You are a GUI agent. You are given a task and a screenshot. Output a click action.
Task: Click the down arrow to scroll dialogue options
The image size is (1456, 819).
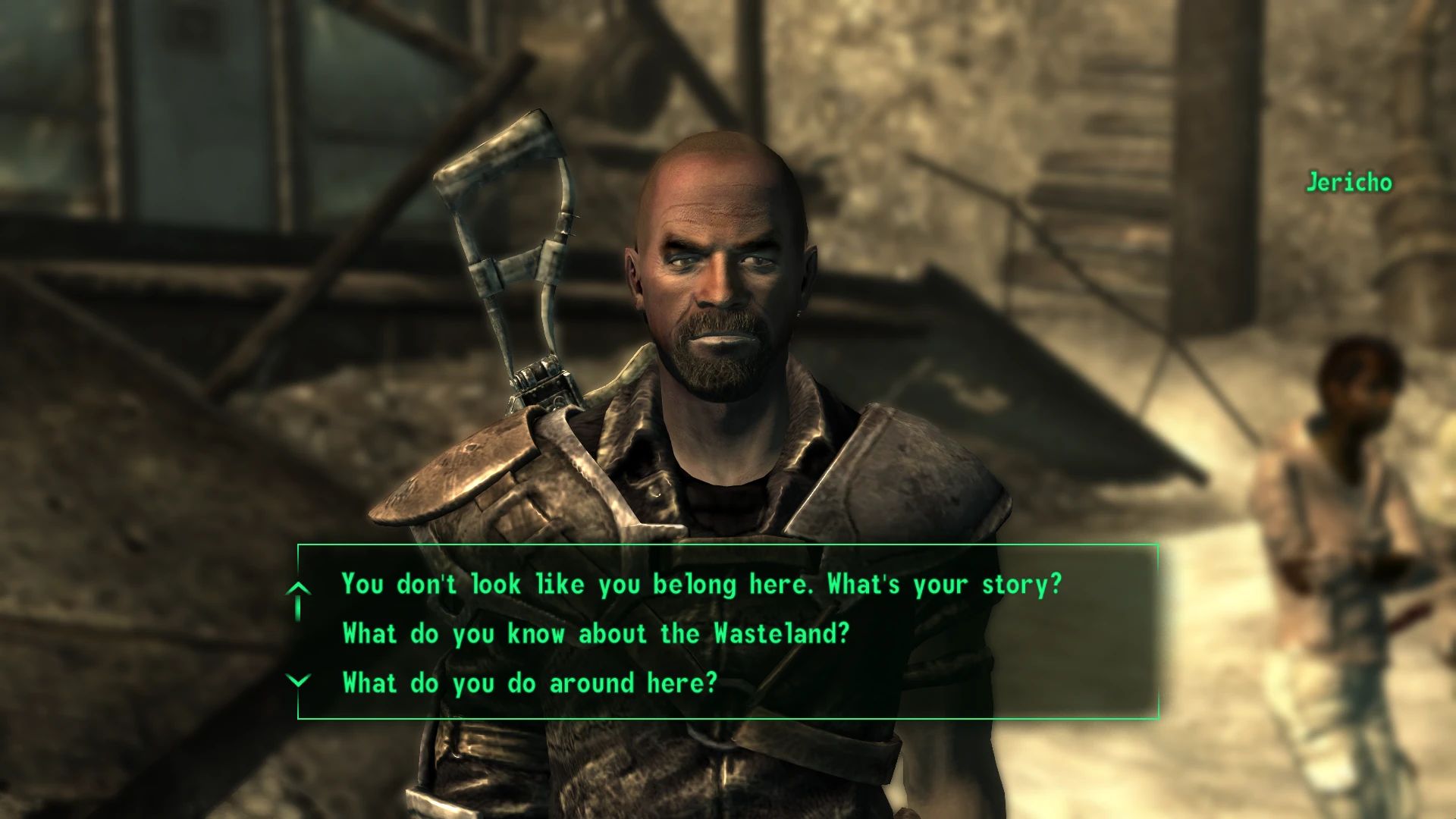click(x=300, y=681)
